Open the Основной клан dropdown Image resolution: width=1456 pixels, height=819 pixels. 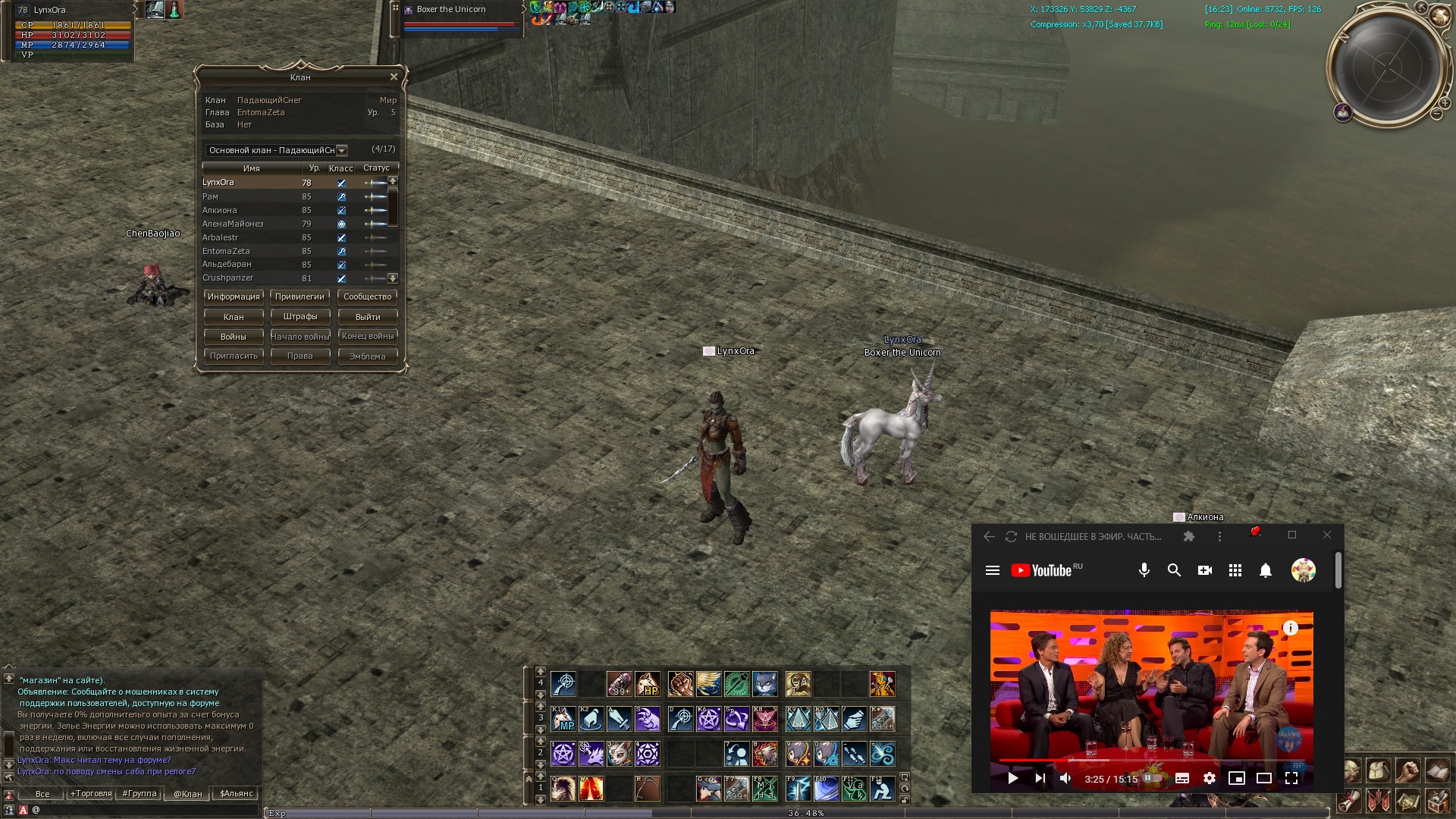(341, 150)
